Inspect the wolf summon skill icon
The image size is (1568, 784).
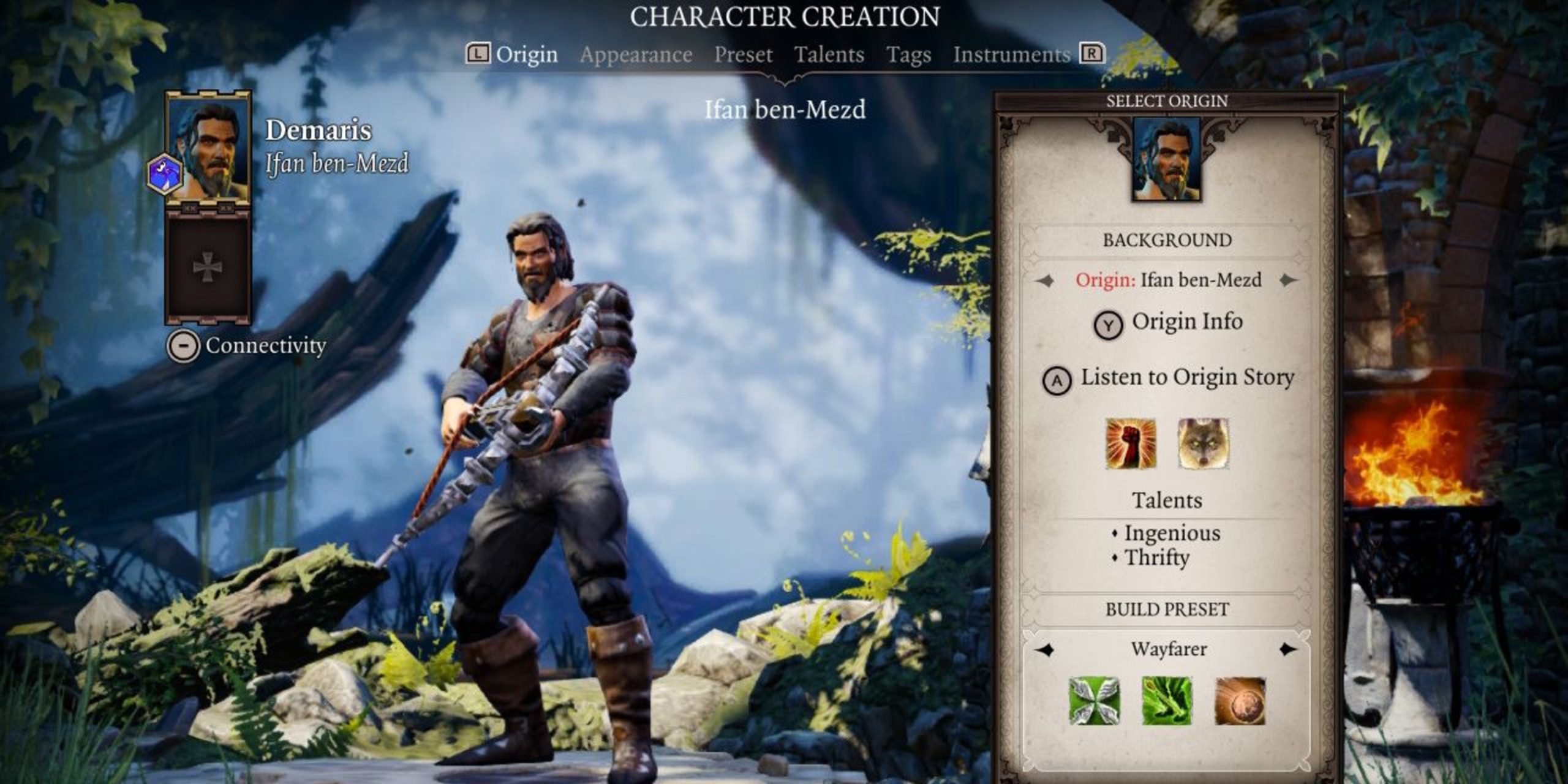coord(1203,443)
